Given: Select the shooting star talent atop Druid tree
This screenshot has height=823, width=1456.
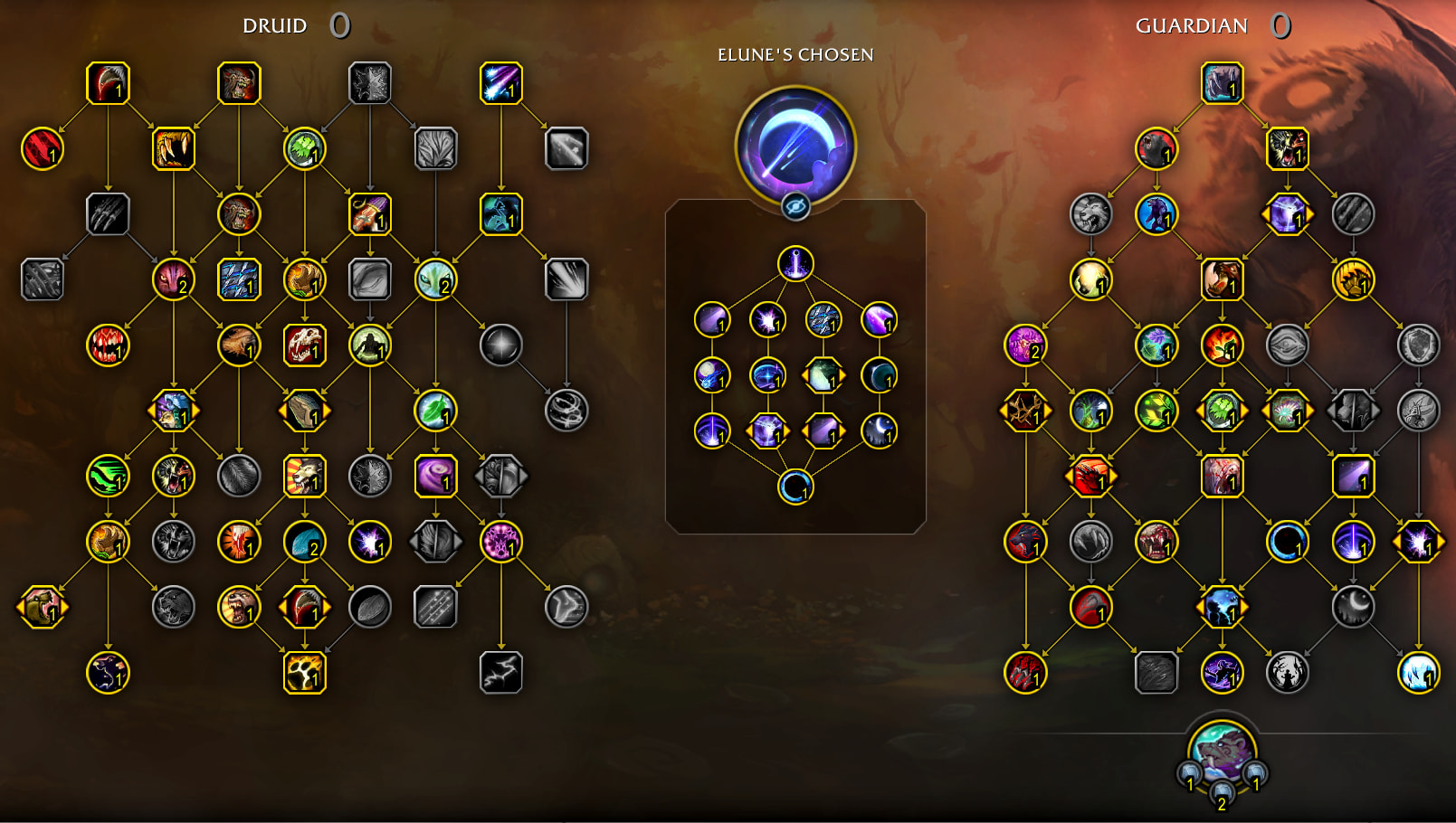Looking at the screenshot, I should tap(500, 83).
